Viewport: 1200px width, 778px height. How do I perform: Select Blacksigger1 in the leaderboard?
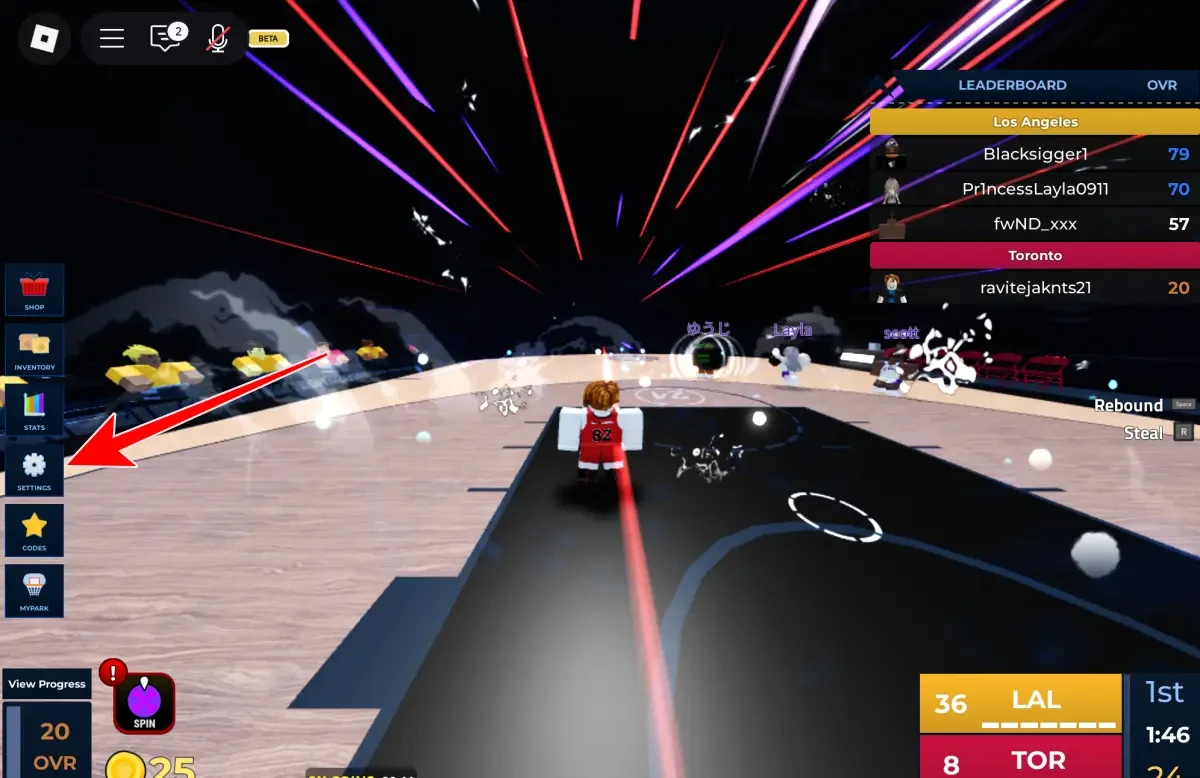coord(1035,154)
